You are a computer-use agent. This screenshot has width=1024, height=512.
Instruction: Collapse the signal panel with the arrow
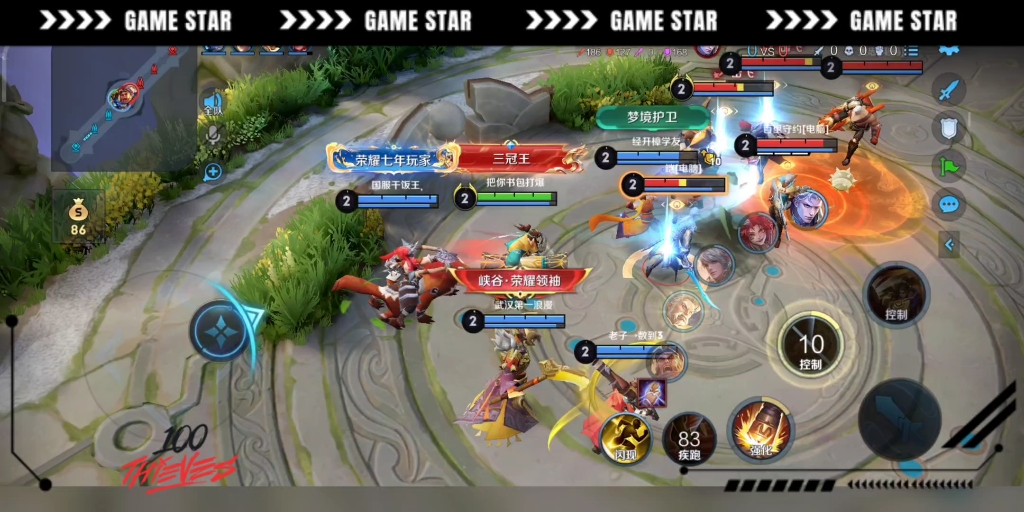tap(949, 244)
